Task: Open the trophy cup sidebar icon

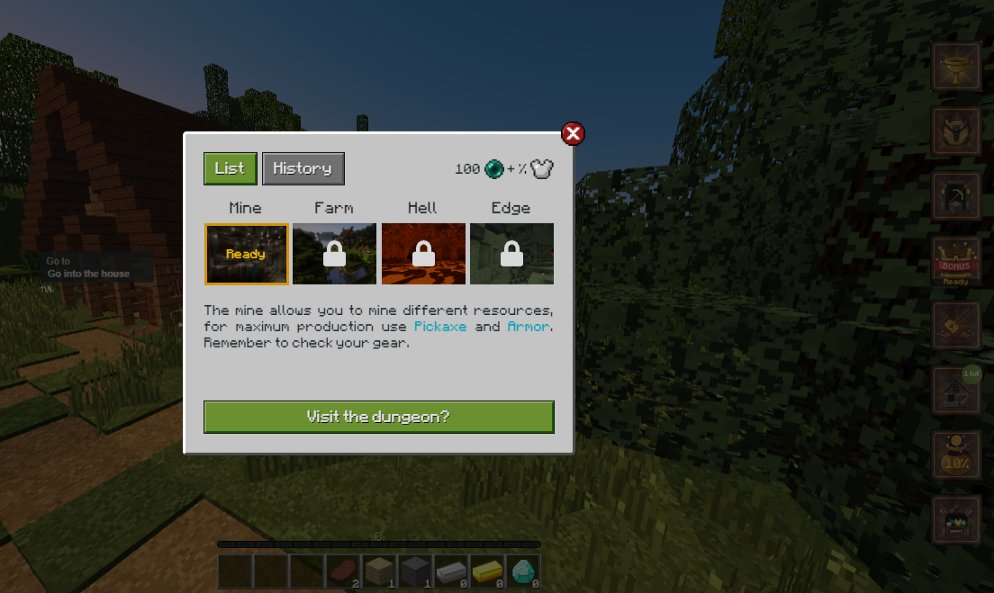Action: [x=955, y=67]
